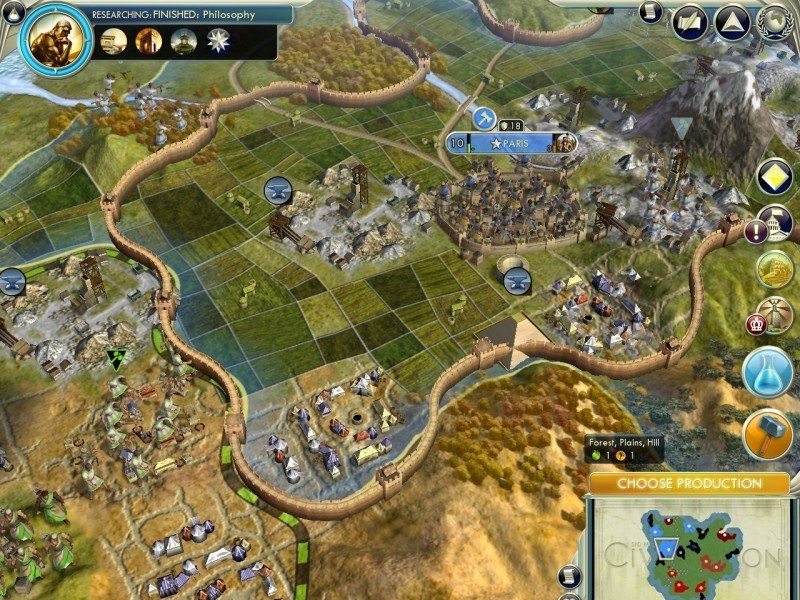
Task: Open the globe diplomacy overview
Action: pos(774,22)
